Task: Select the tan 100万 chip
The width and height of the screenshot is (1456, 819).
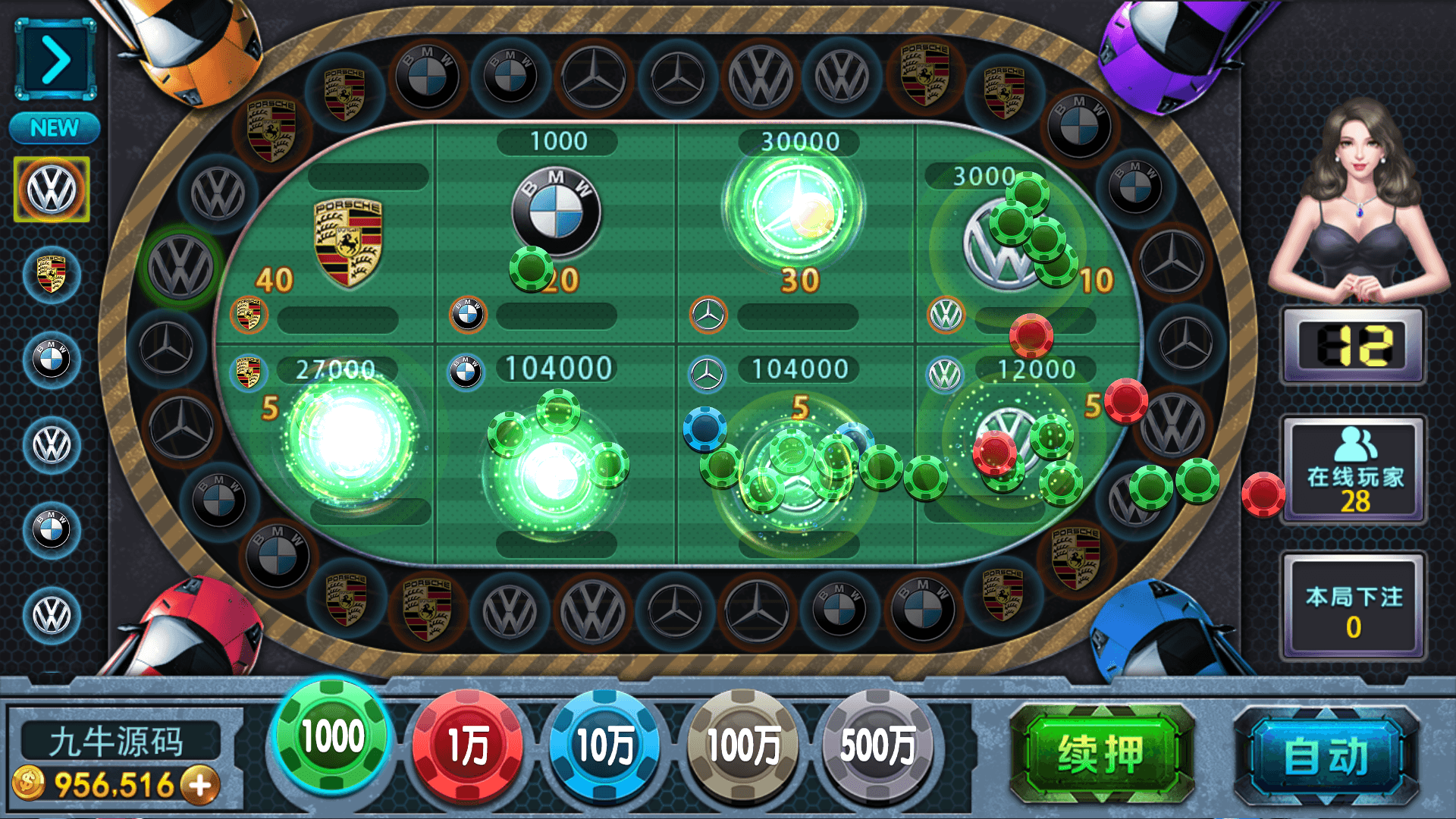Action: coord(742,745)
